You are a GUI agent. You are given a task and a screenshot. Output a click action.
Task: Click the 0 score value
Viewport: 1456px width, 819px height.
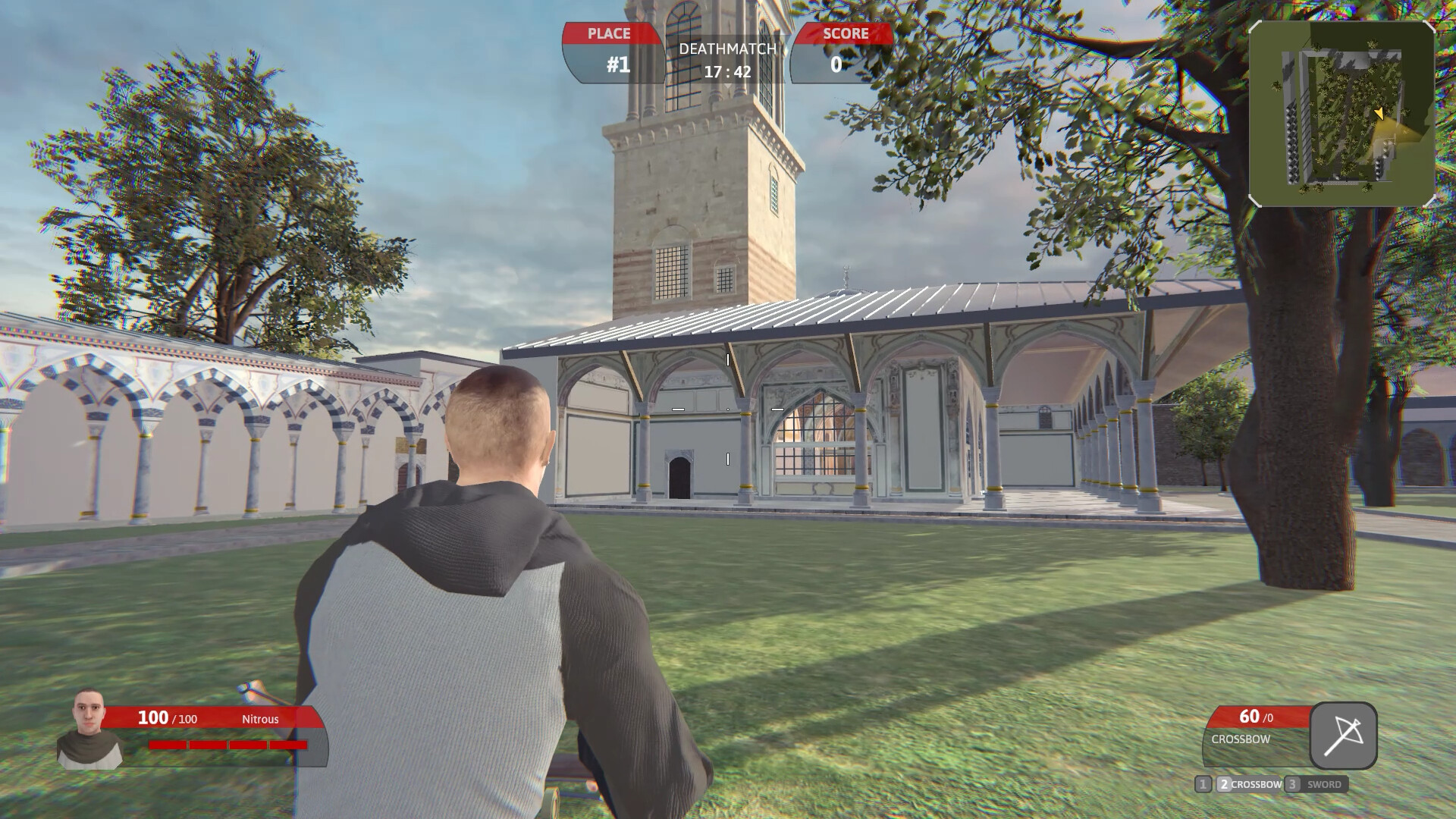pos(838,64)
